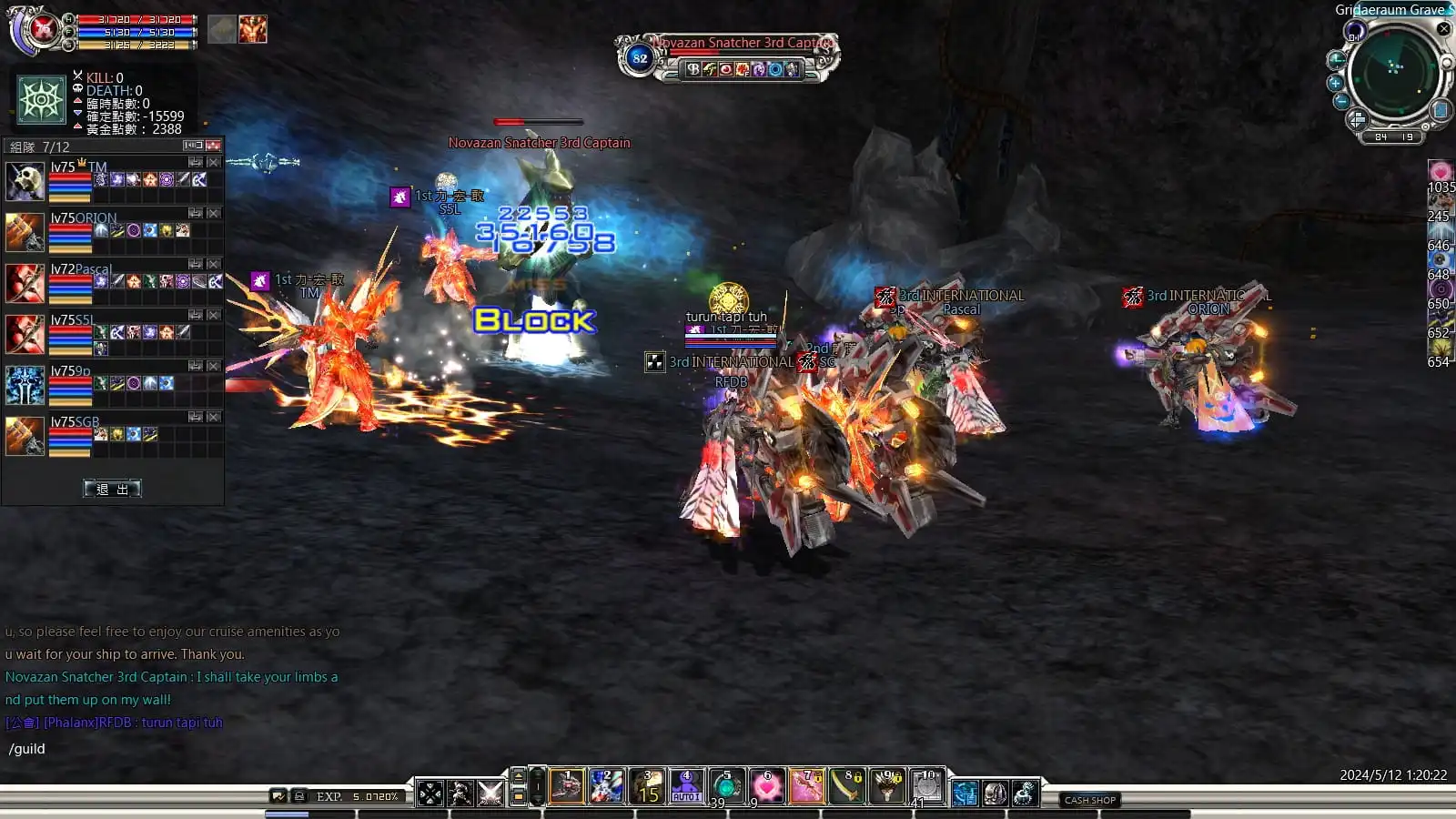Select party member SGB's portrait
The image size is (1456, 819).
tap(25, 436)
